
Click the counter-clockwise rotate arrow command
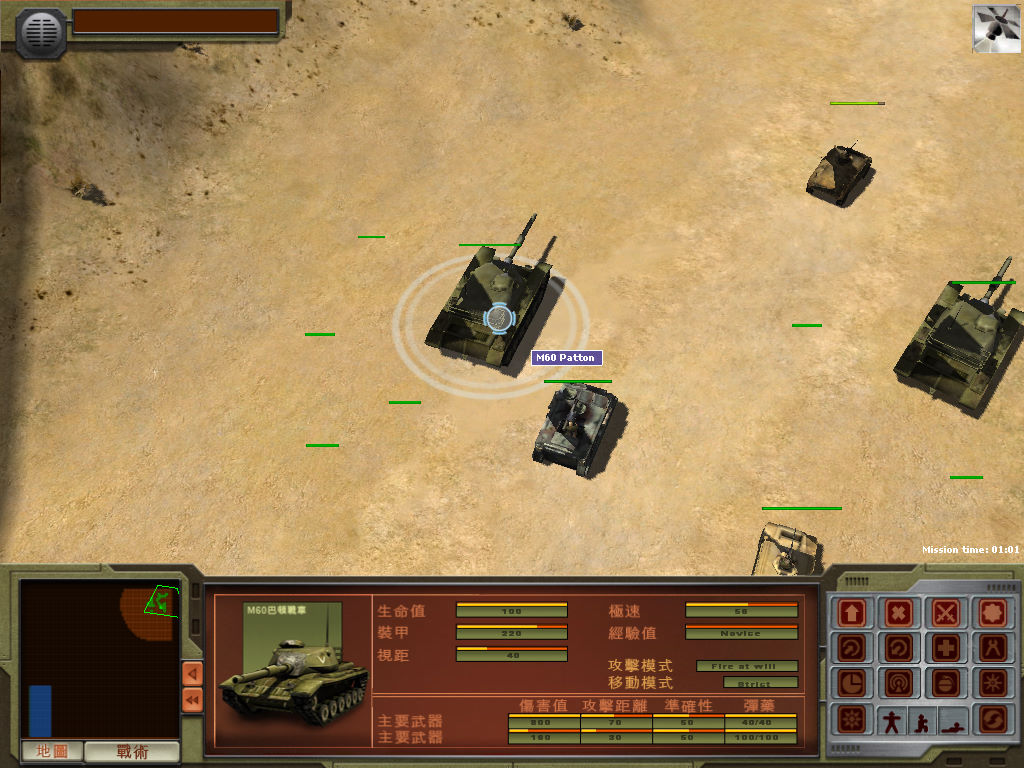click(900, 647)
